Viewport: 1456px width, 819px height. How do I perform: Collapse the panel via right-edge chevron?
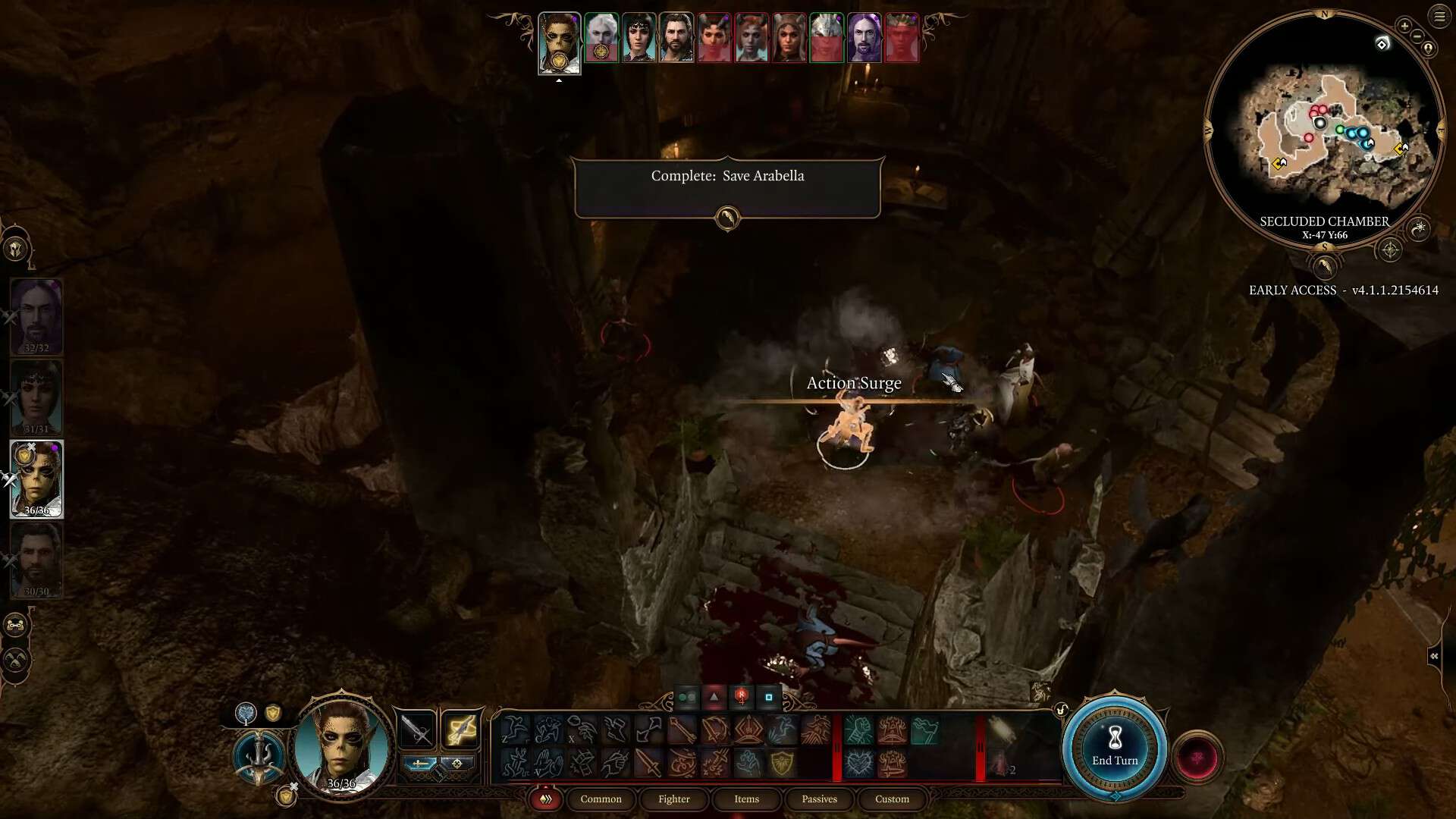(1436, 657)
